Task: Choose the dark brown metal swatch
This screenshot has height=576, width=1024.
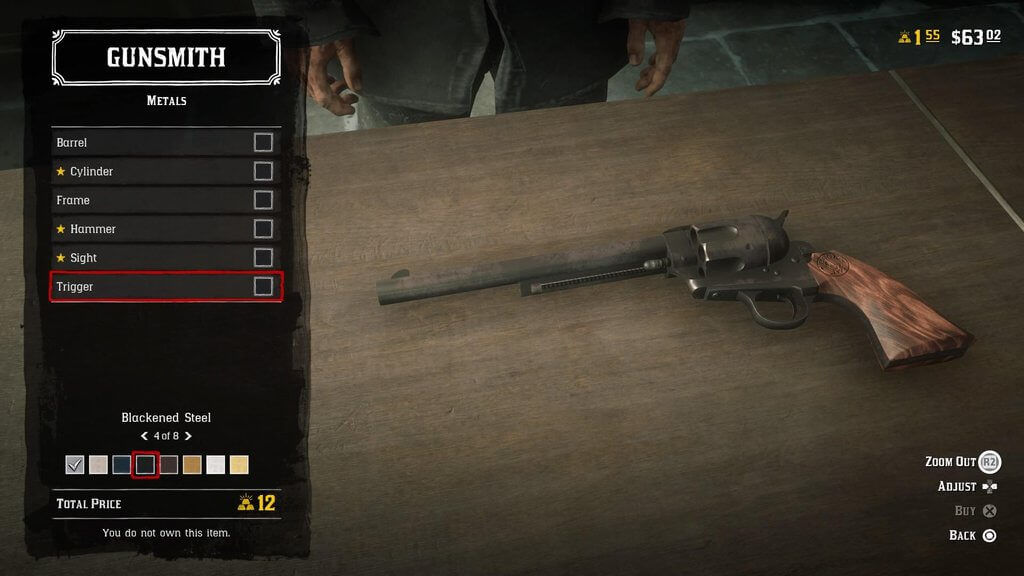Action: coord(169,465)
